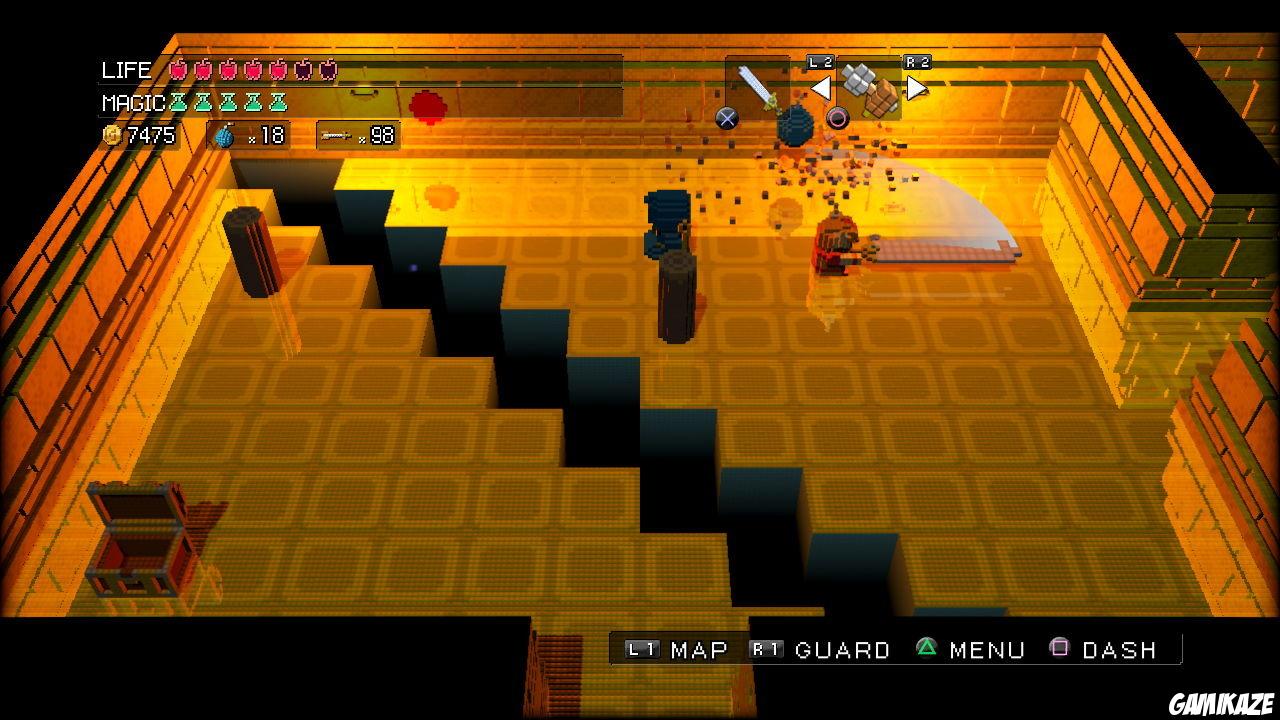Click the X button prompt icon
The height and width of the screenshot is (720, 1280).
tap(726, 116)
